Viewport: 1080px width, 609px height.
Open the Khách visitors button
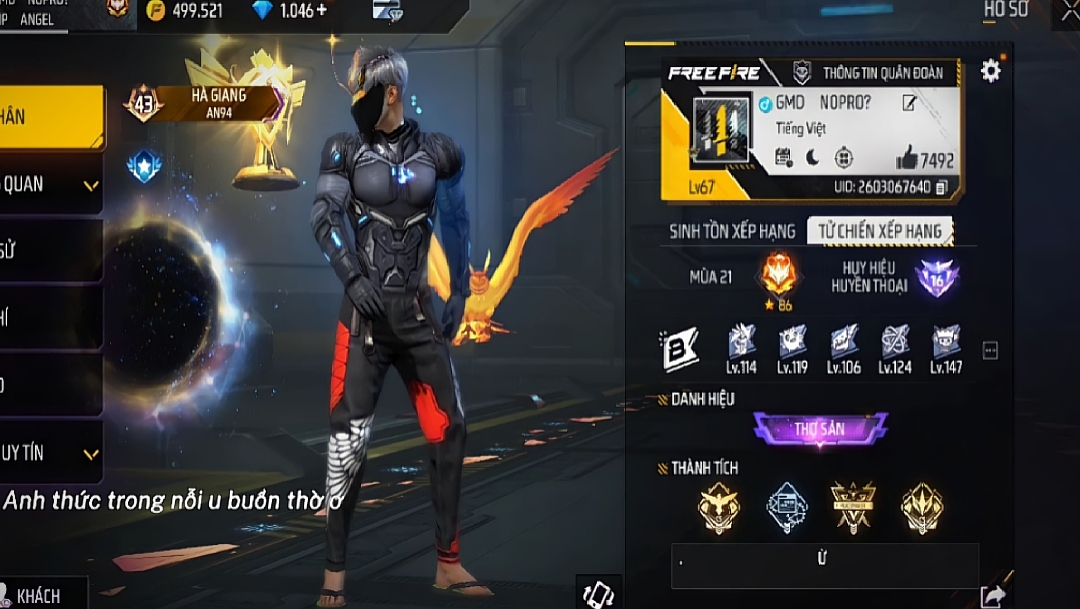pos(42,595)
